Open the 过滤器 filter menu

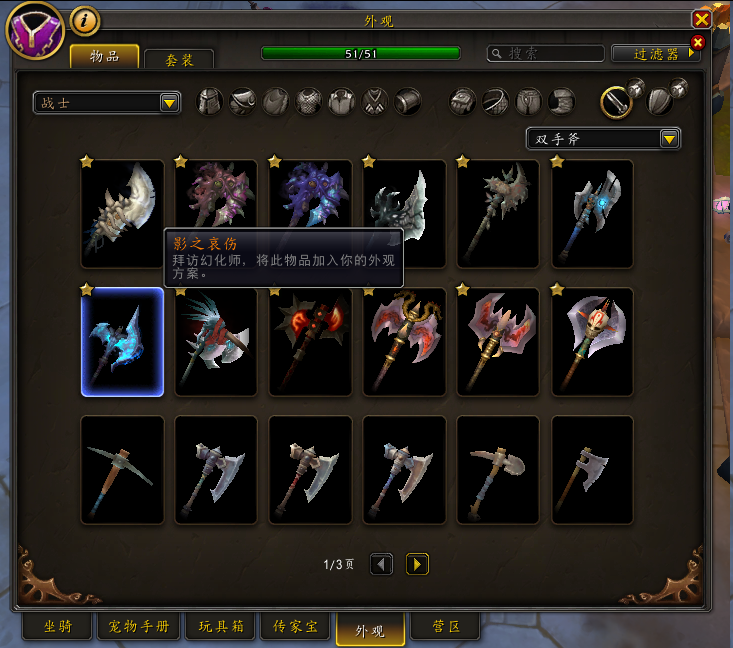(x=655, y=54)
